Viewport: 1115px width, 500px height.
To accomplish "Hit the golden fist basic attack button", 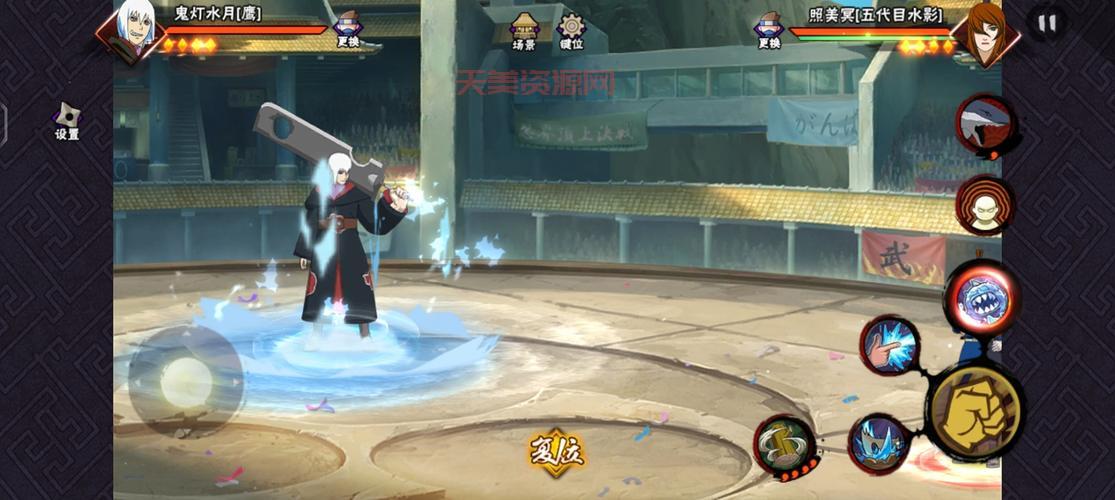I will (975, 409).
